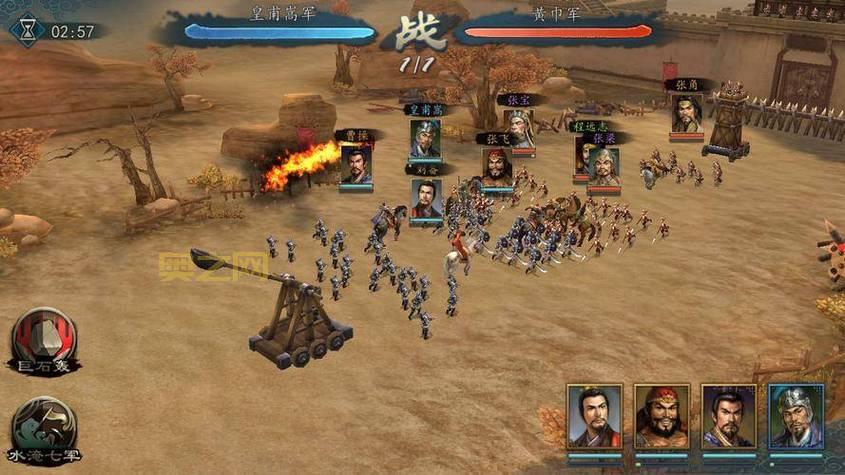This screenshot has height=475, width=845.
Task: Select enemy general 张梁 portrait marker
Action: 602,165
